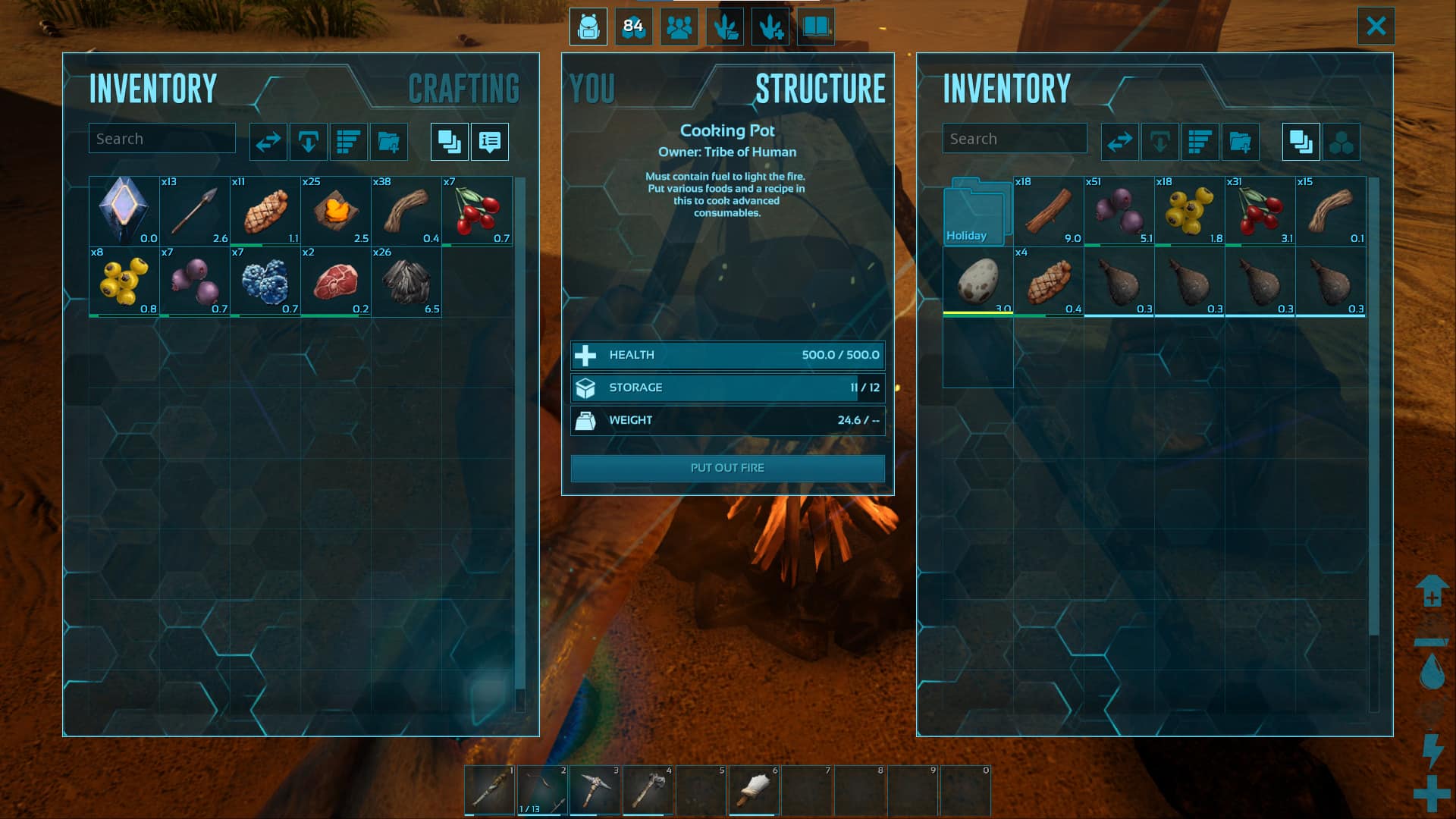This screenshot has height=819, width=1456.
Task: Click the create new folder icon in player inventory
Action: tap(389, 142)
